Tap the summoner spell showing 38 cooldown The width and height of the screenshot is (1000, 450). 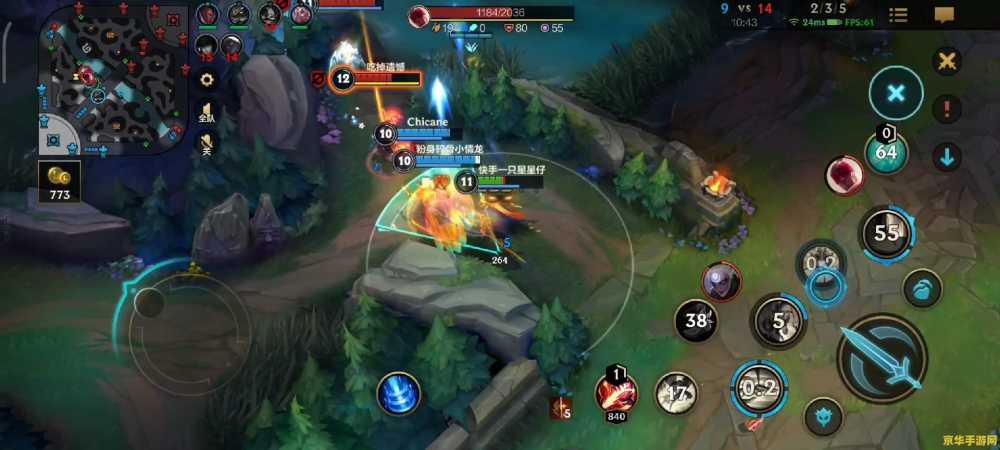tap(697, 321)
